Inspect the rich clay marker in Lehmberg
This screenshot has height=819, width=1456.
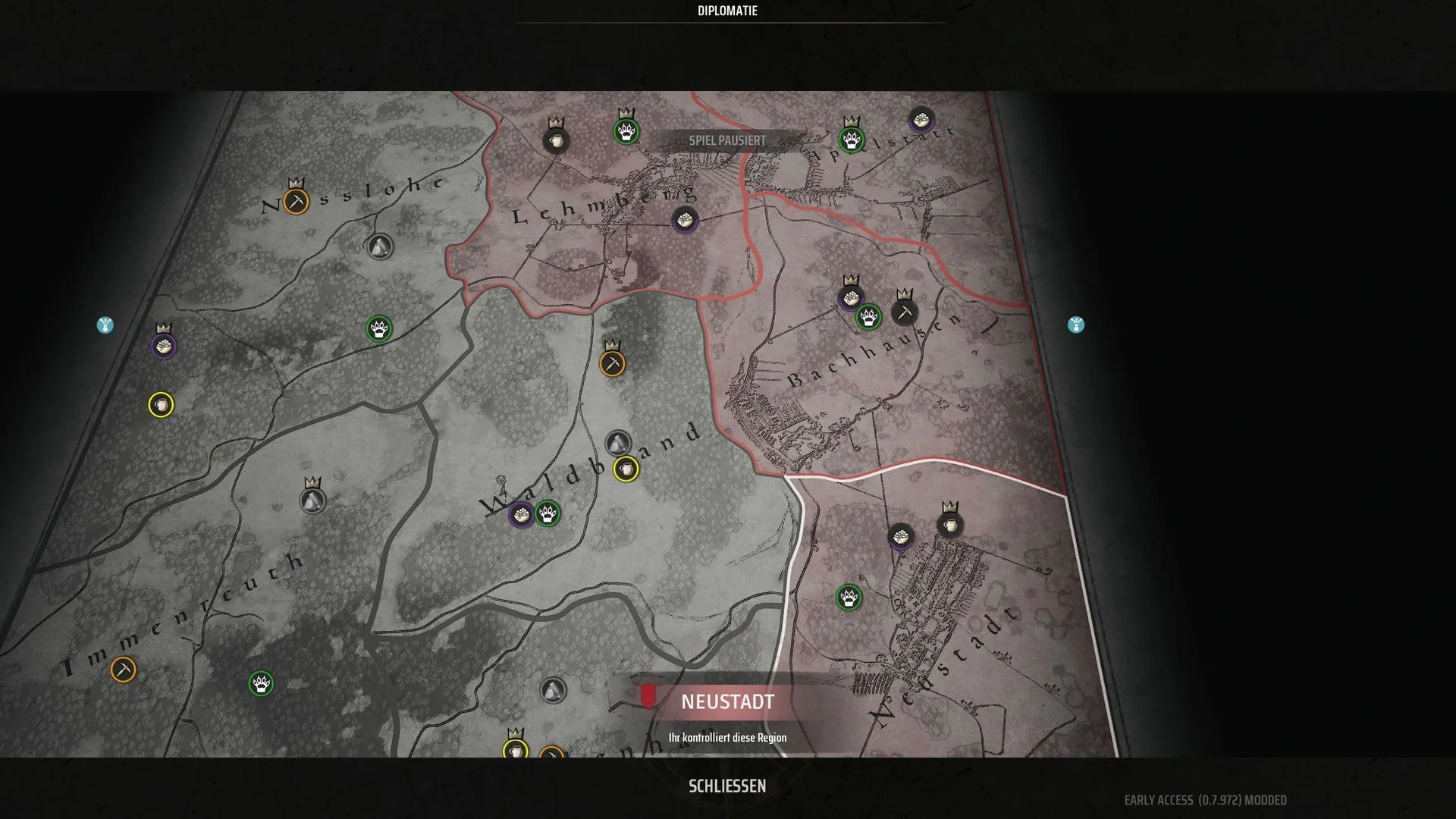click(556, 141)
